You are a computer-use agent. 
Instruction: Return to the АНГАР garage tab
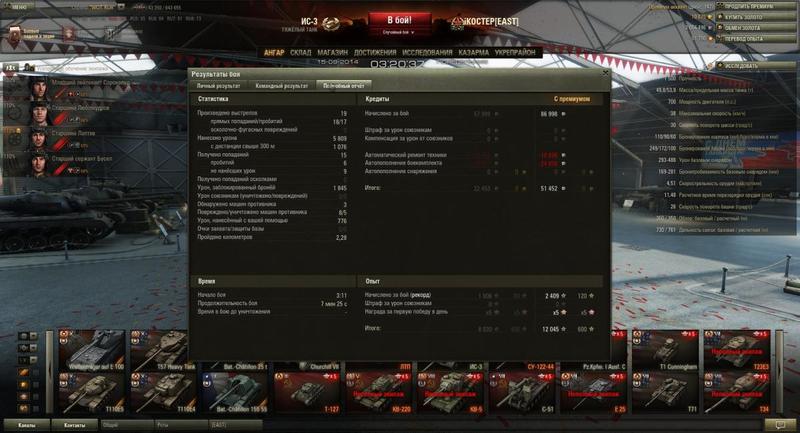pos(274,52)
